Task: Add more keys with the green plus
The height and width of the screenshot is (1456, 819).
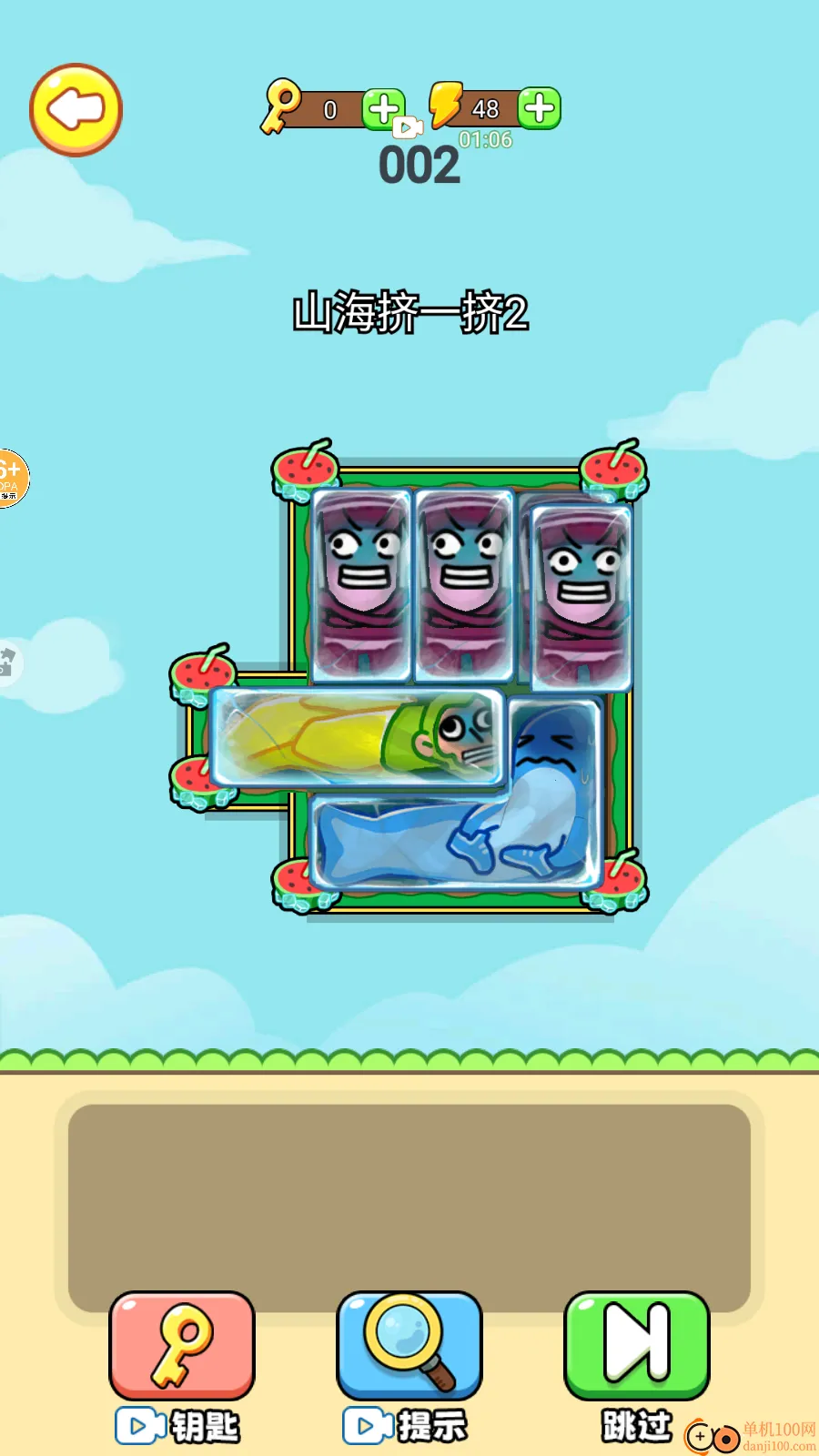Action: tap(383, 109)
